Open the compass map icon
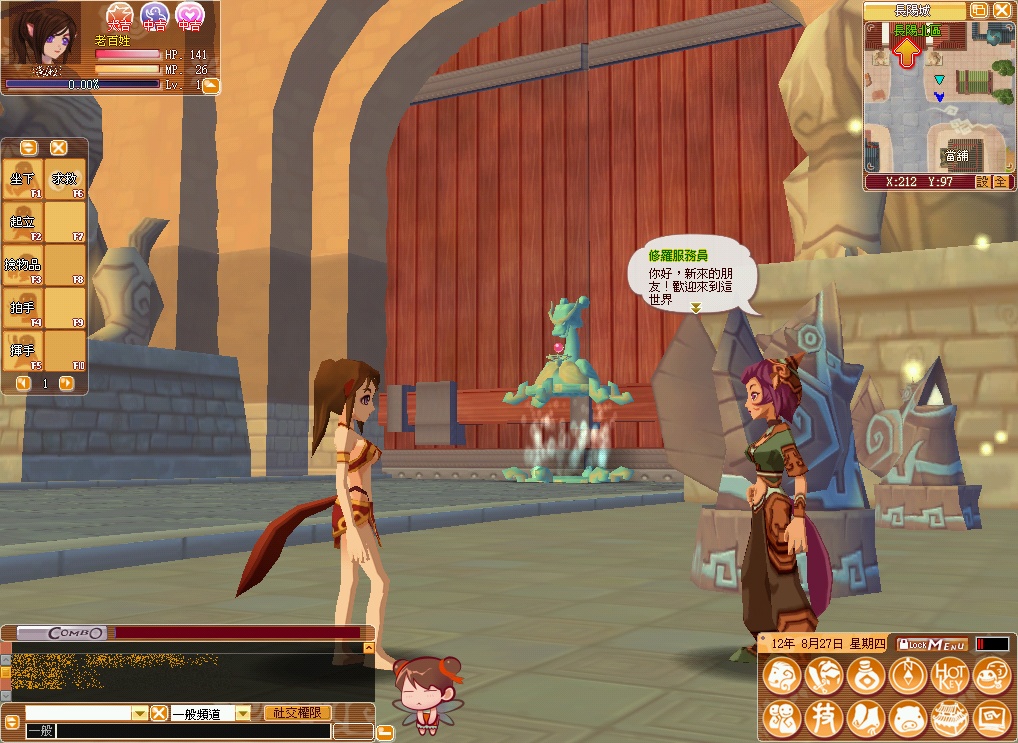 906,677
